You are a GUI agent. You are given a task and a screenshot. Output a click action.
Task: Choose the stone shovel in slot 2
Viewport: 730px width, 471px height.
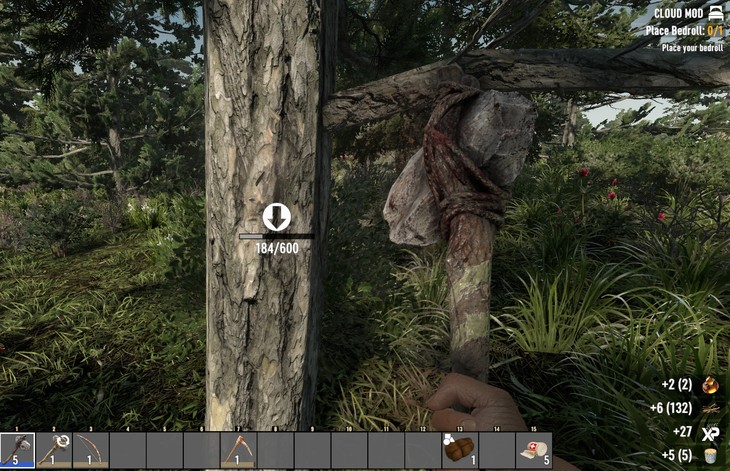[x=55, y=450]
